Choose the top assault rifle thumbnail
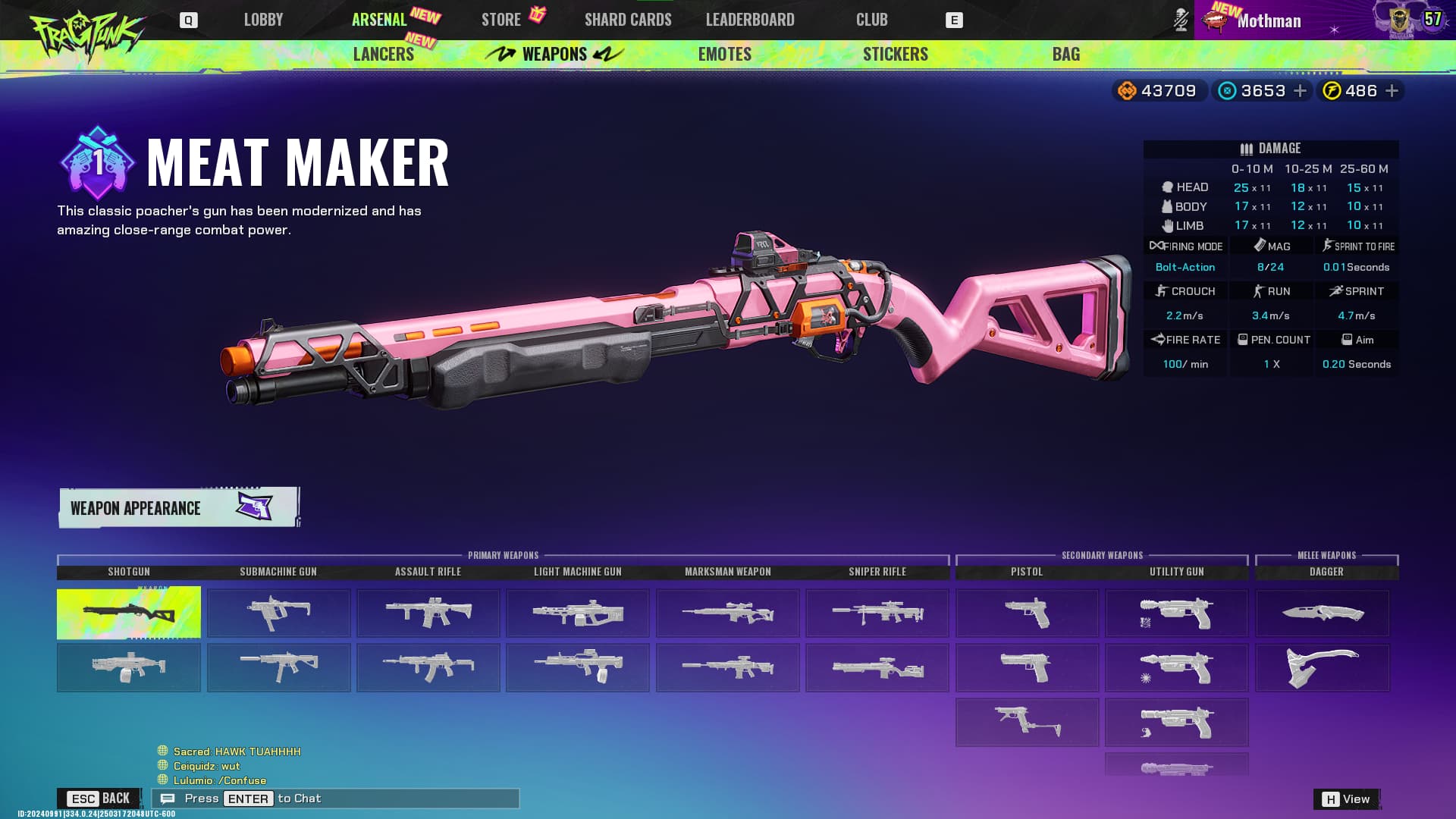The height and width of the screenshot is (819, 1456). click(428, 613)
